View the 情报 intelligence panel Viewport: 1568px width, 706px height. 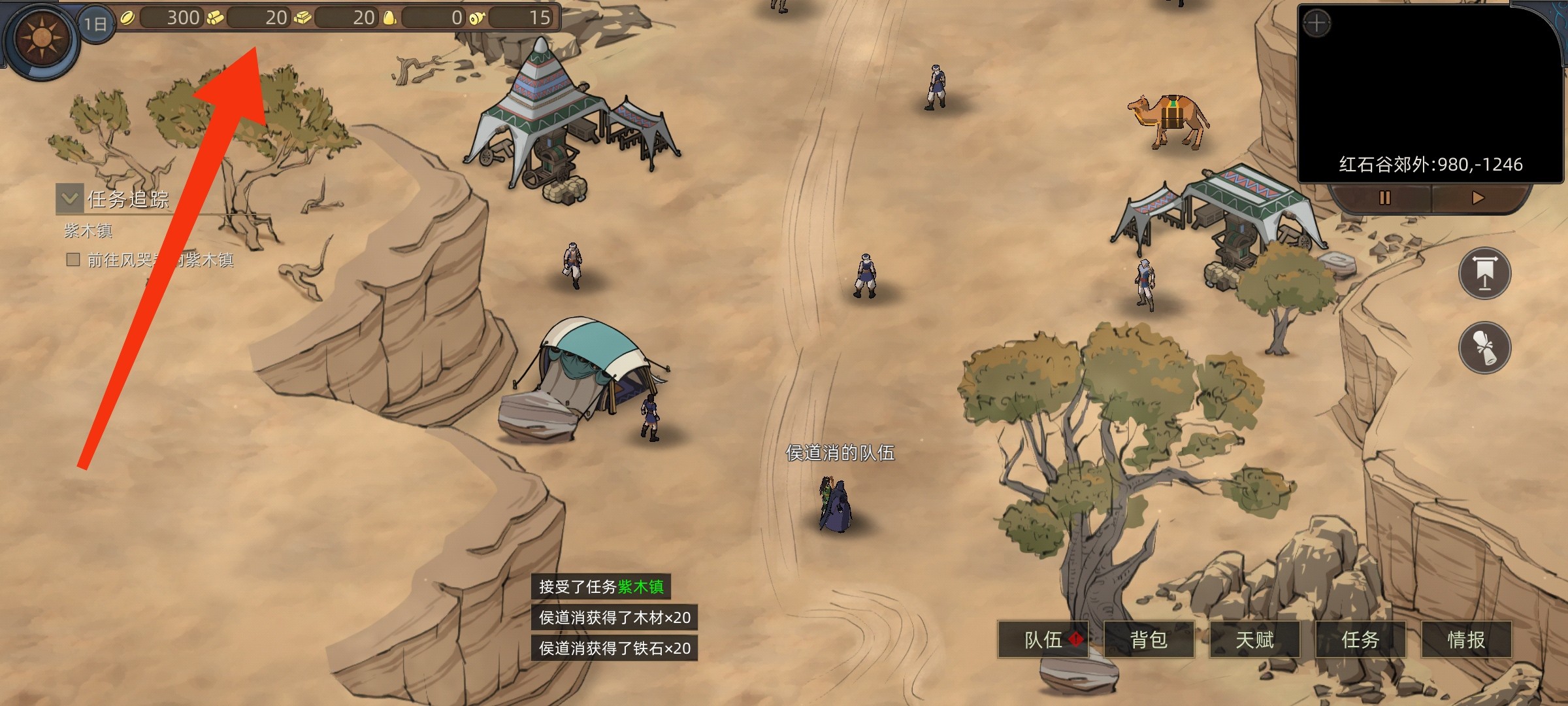[1466, 639]
